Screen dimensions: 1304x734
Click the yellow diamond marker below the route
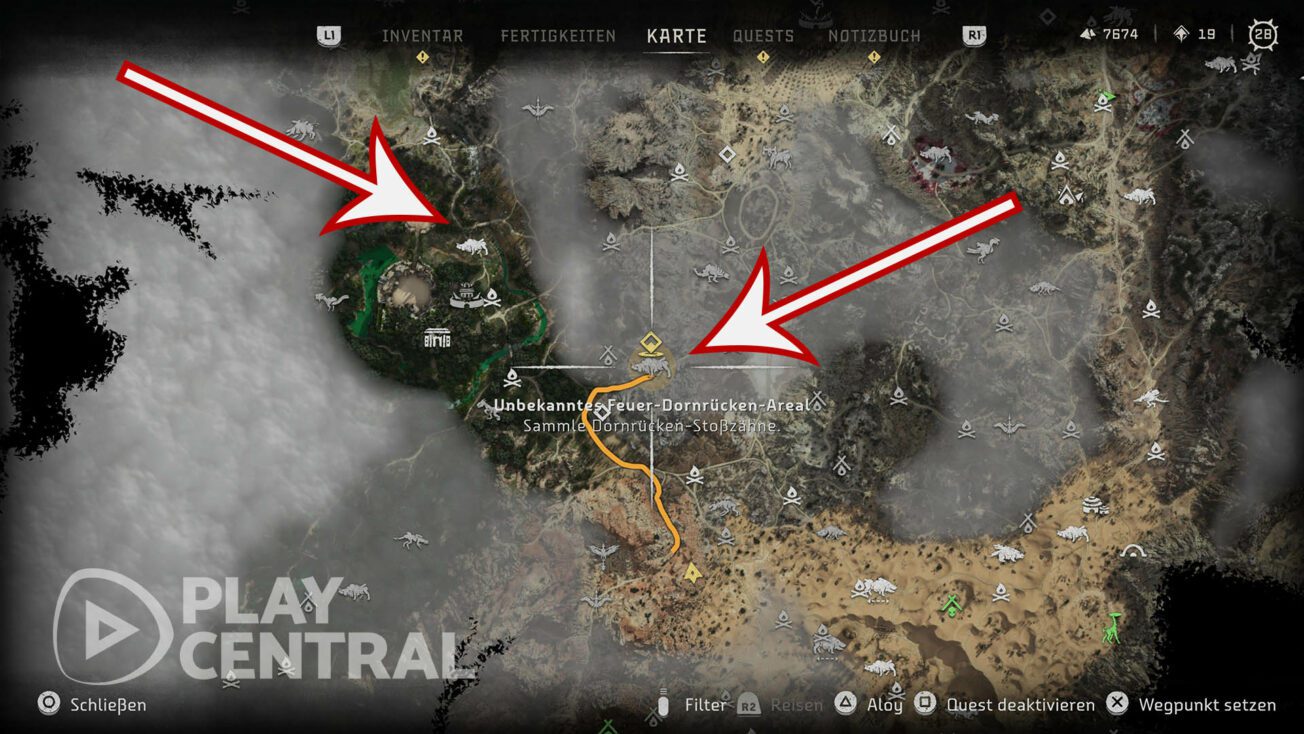click(693, 573)
